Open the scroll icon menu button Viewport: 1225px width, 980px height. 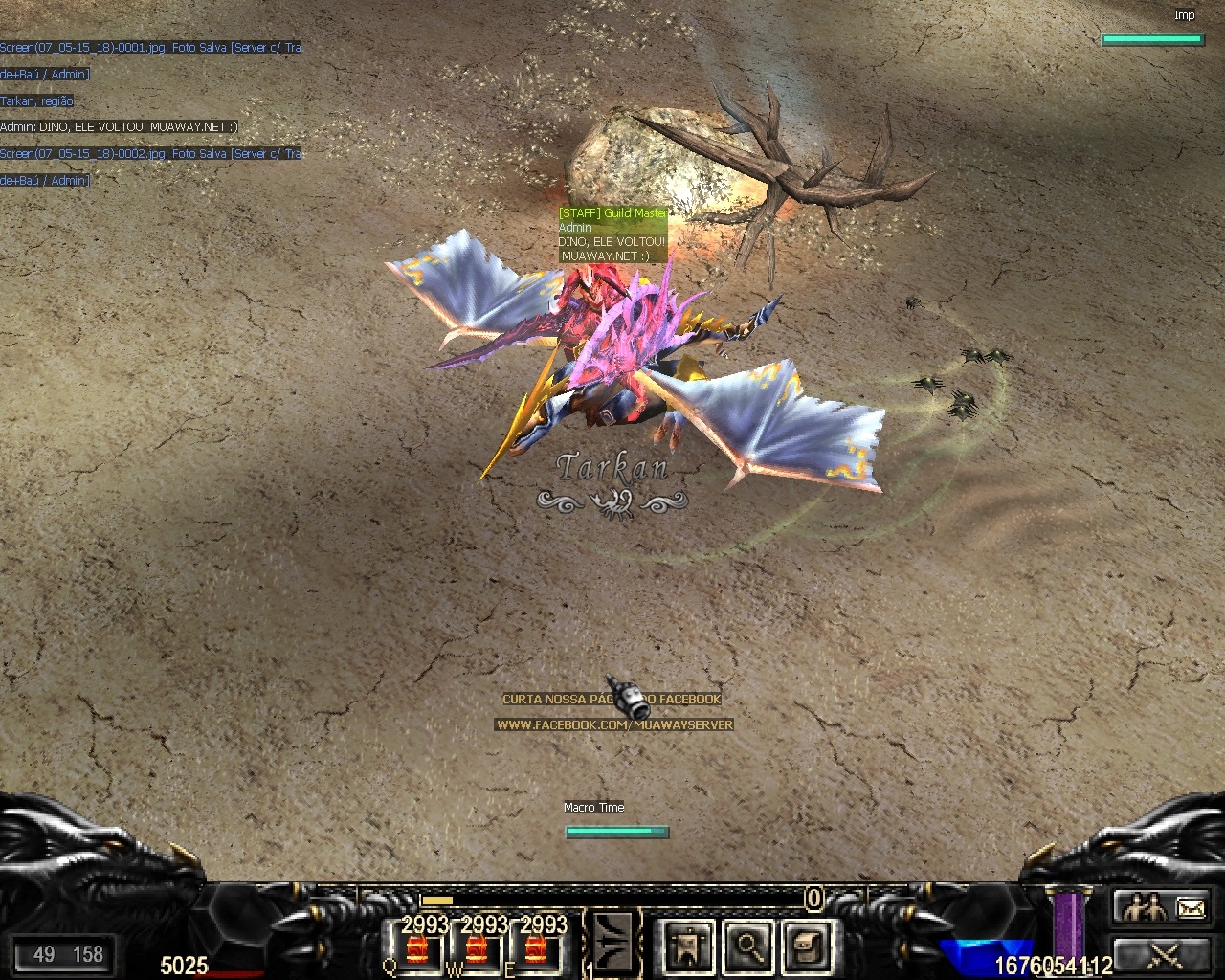point(806,947)
